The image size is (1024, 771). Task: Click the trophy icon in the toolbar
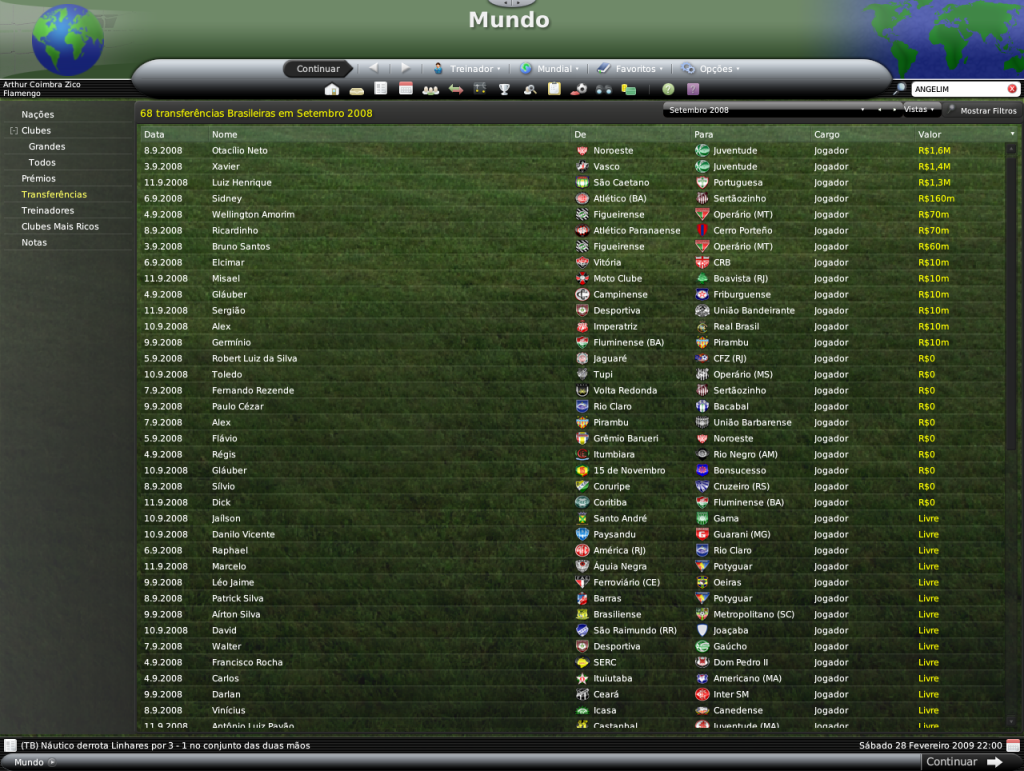pos(505,90)
